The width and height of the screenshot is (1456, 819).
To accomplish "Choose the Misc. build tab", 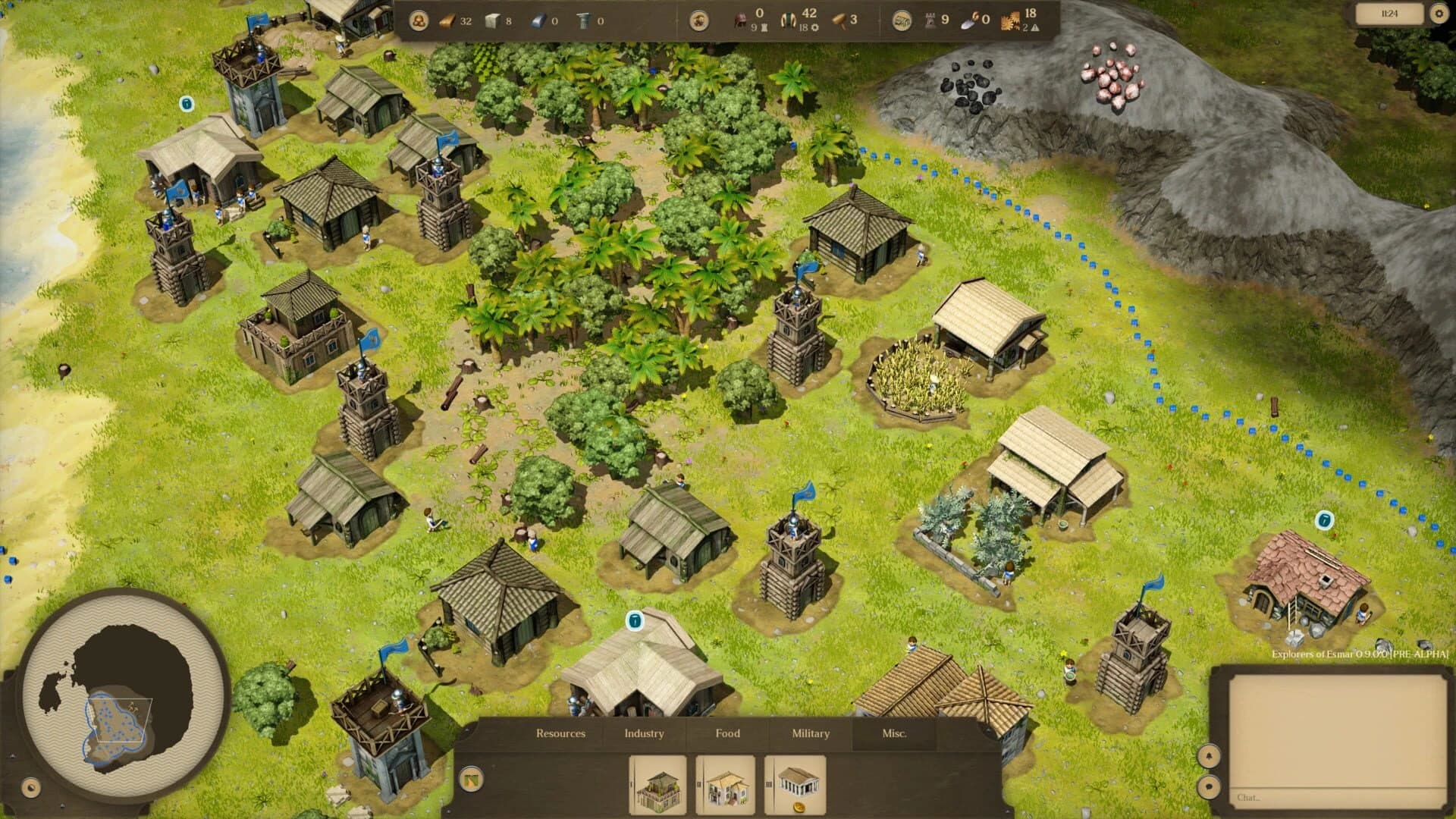I will [x=894, y=733].
